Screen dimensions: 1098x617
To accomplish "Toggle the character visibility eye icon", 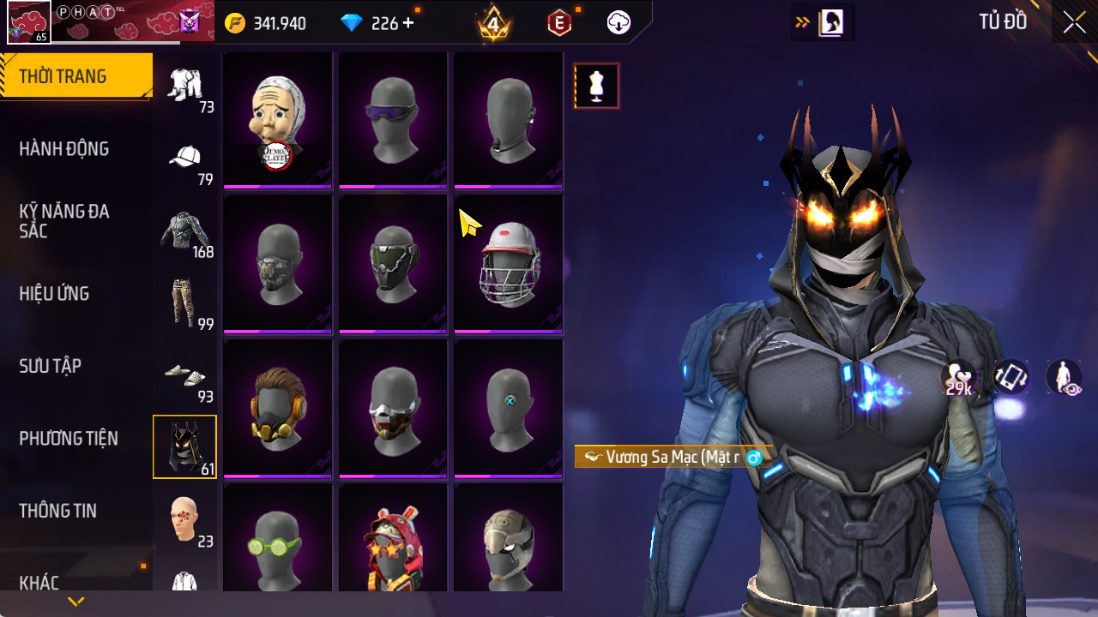I will [x=1064, y=378].
